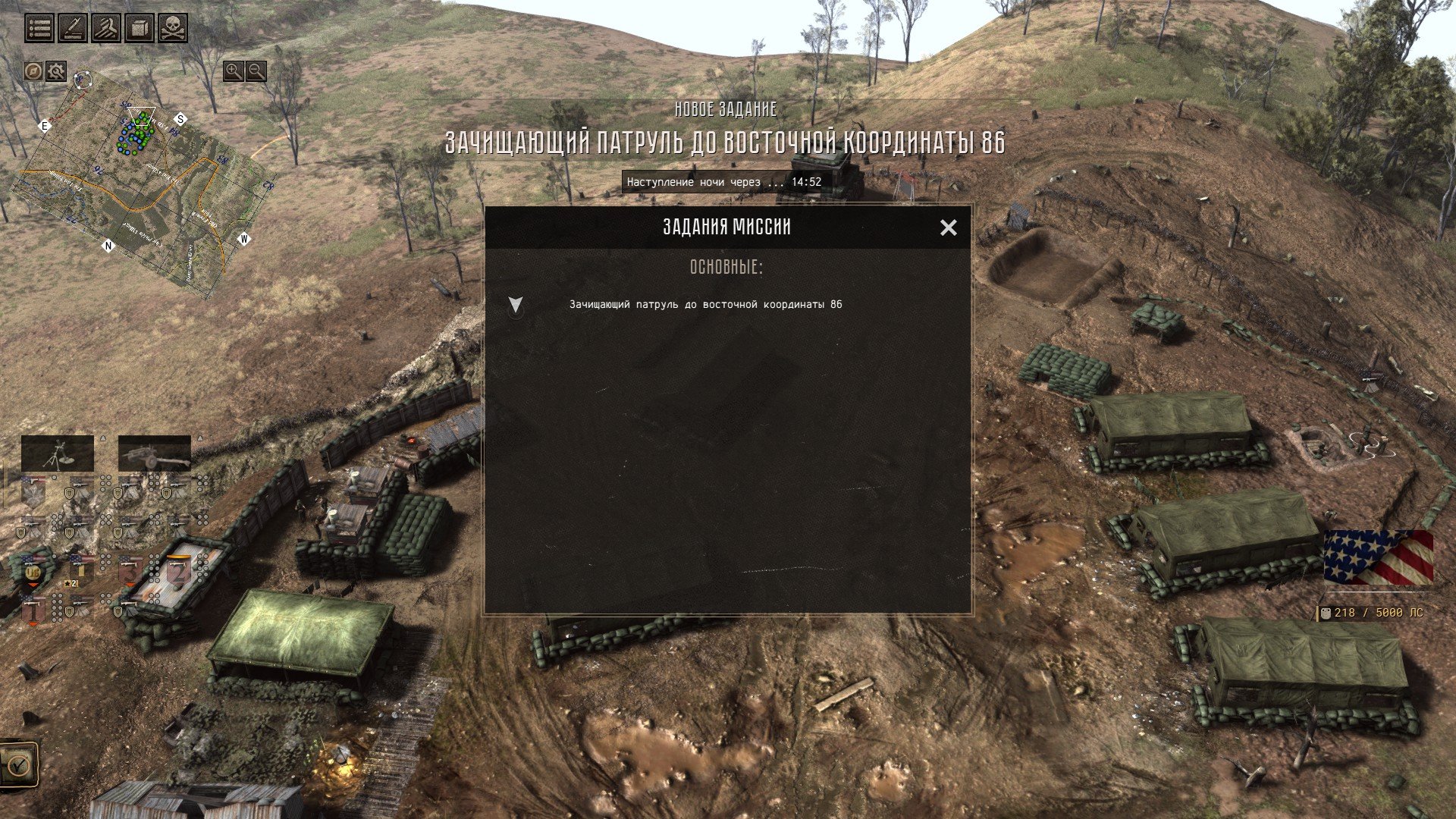Screen dimensions: 1456x819
Task: Zoom out the minimap with the minus magnifier
Action: click(x=256, y=71)
